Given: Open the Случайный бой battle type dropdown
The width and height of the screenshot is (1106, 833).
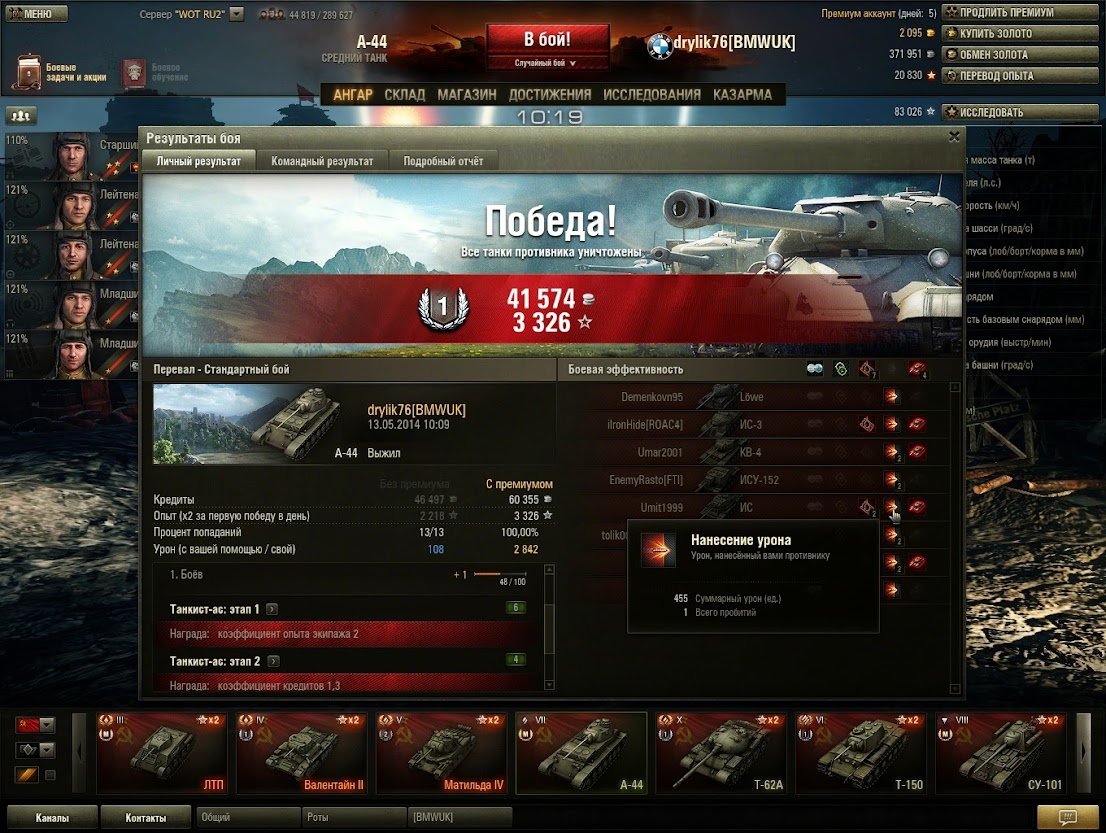Looking at the screenshot, I should click(547, 63).
